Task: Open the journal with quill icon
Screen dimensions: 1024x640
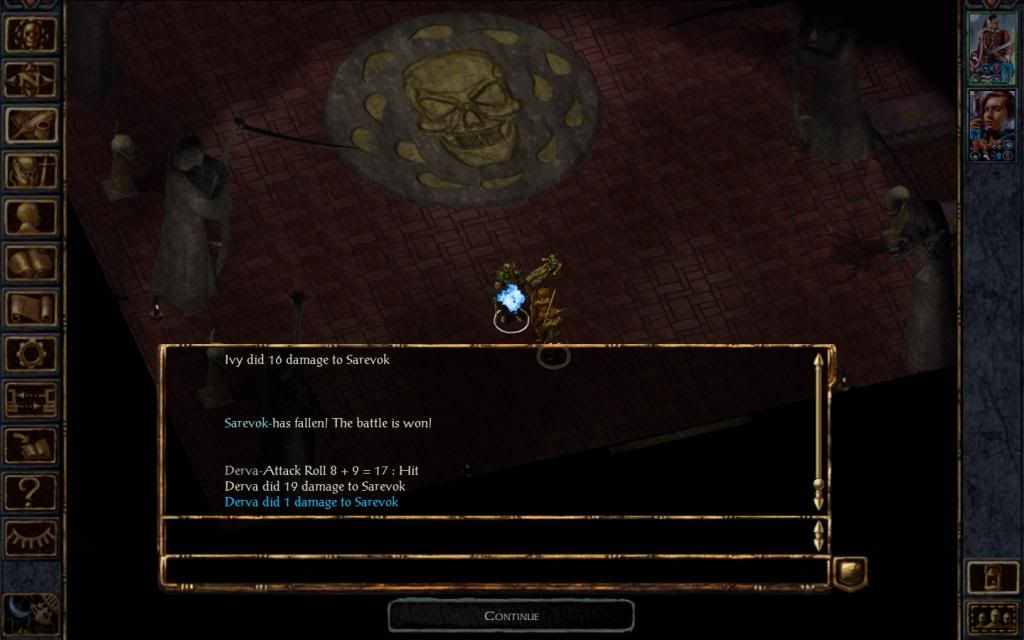Action: point(31,125)
